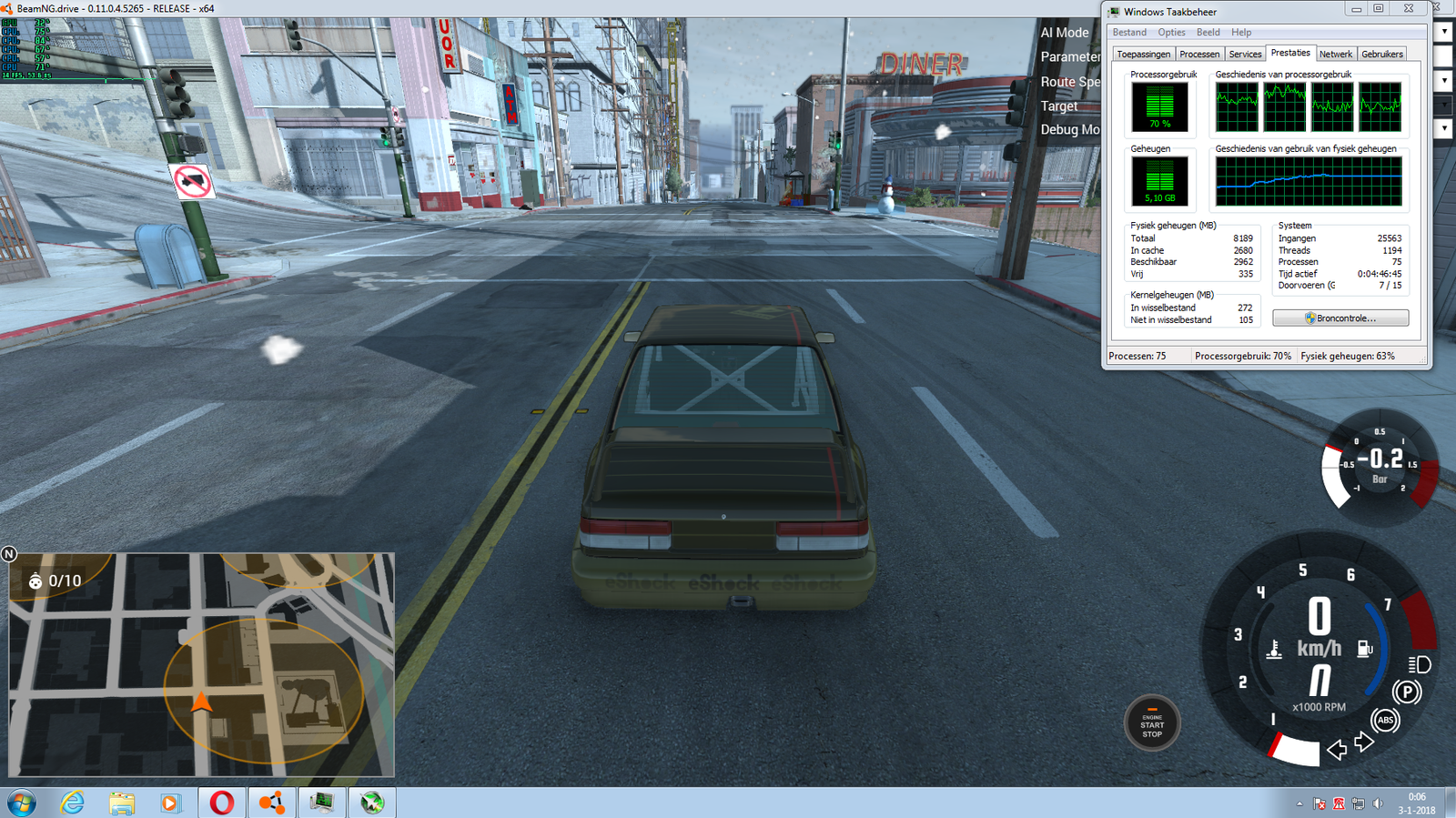Screen dimensions: 1456x818
Task: Click the Broncontrole button
Action: click(1340, 318)
